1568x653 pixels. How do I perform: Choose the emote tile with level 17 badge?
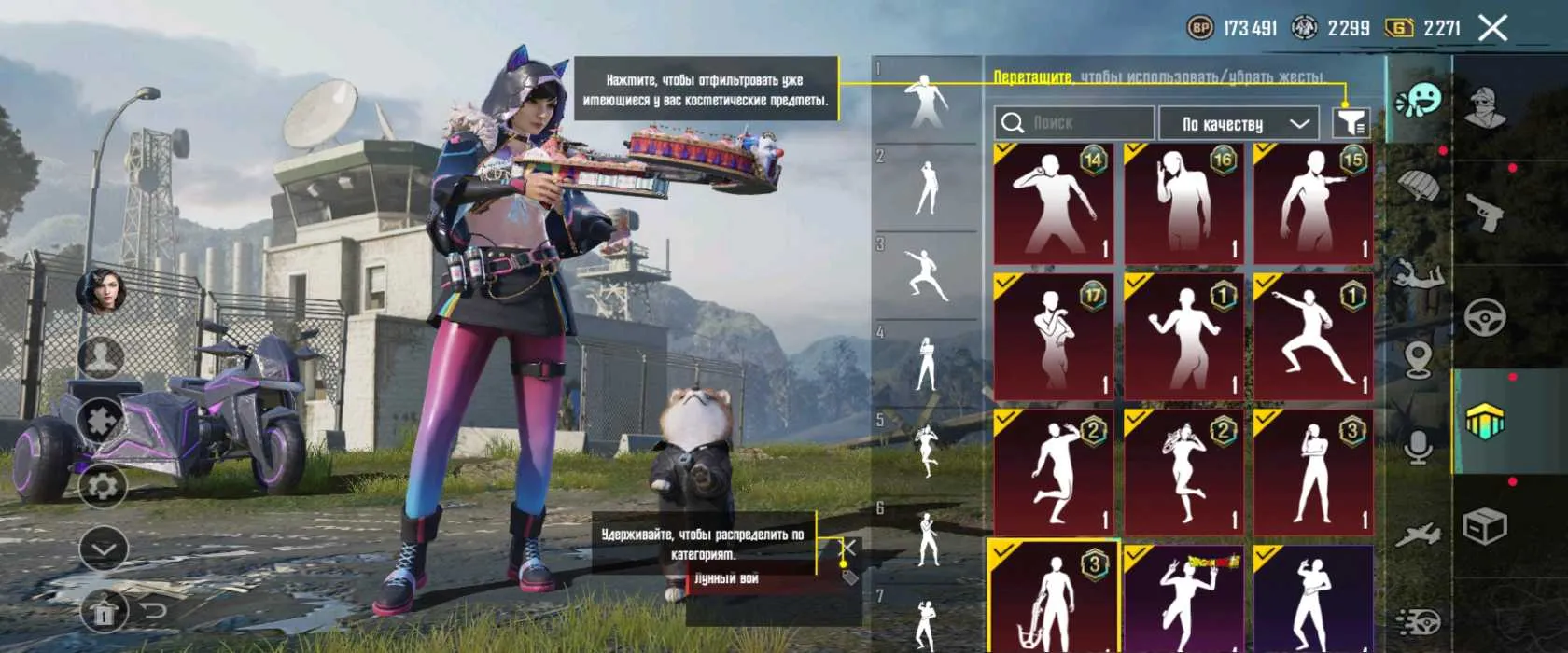[x=1054, y=336]
